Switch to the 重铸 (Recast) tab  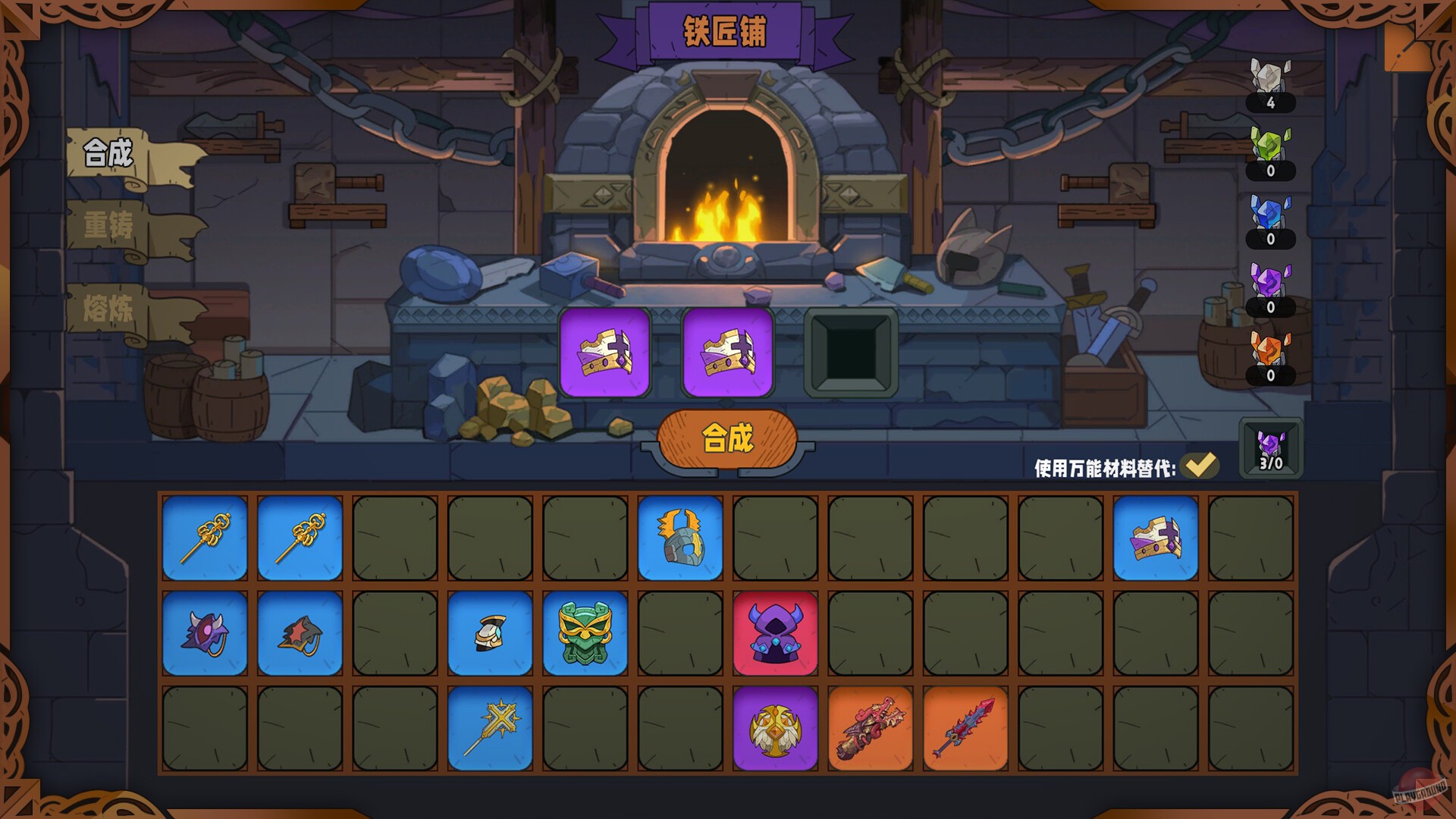coord(106,225)
